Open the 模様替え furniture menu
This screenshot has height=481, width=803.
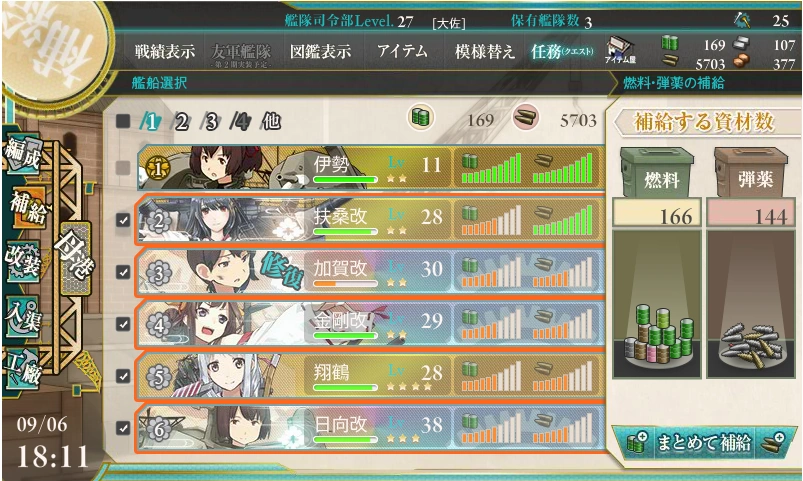[484, 52]
